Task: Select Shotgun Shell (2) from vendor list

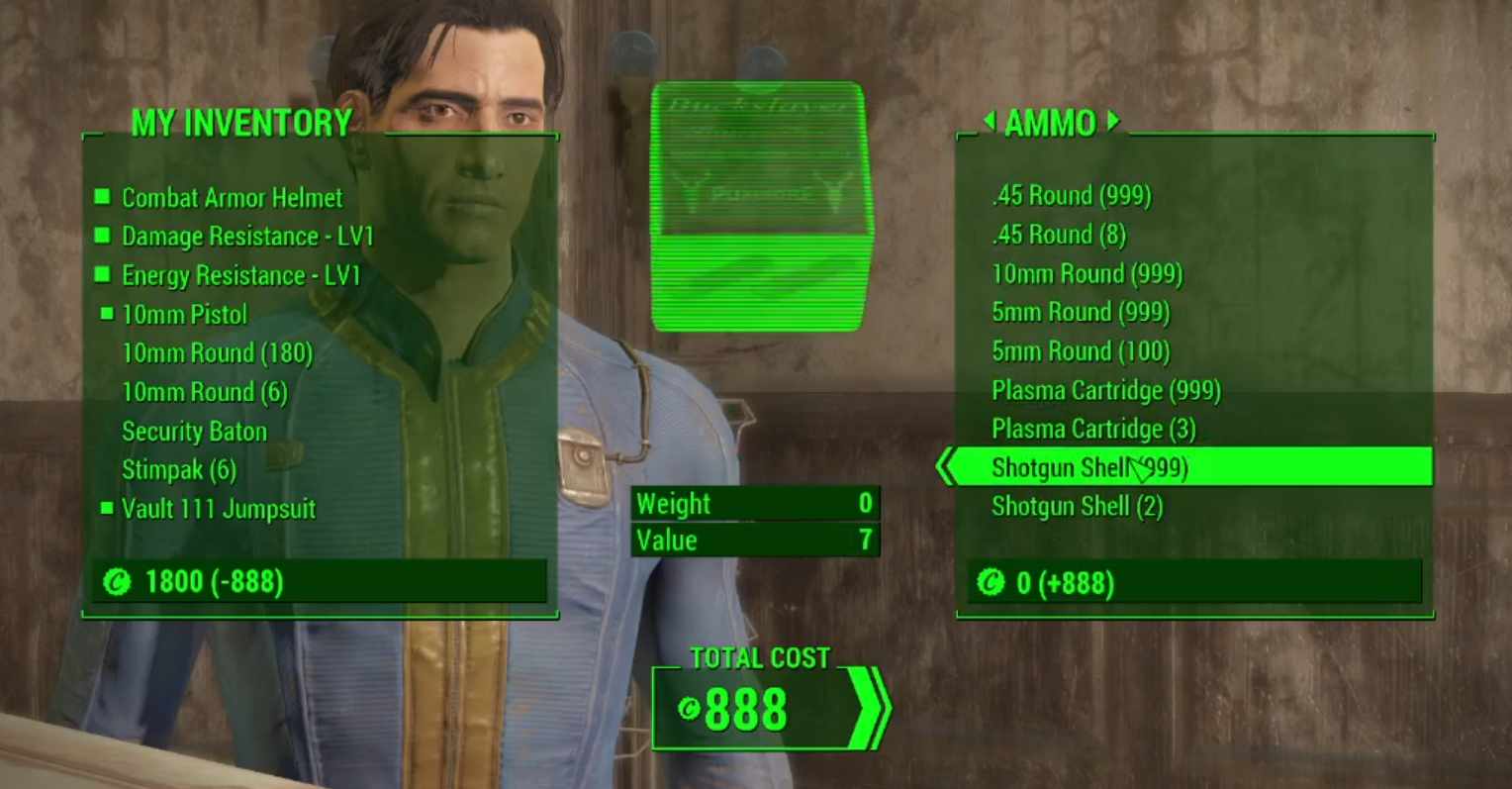Action: tap(1077, 507)
